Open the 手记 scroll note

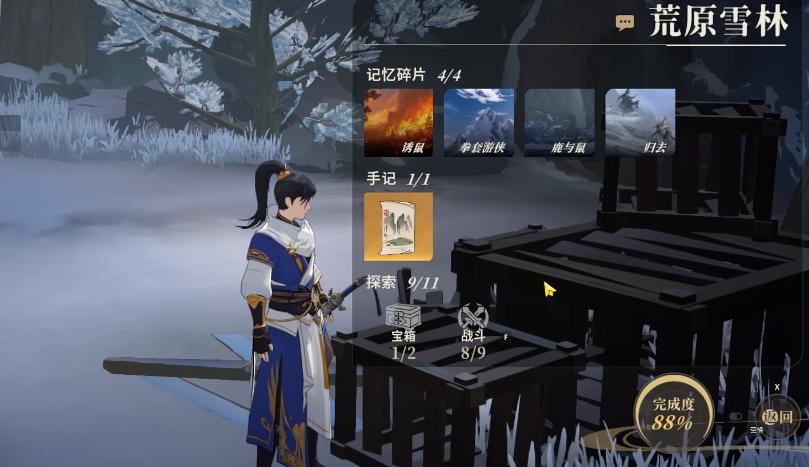398,227
